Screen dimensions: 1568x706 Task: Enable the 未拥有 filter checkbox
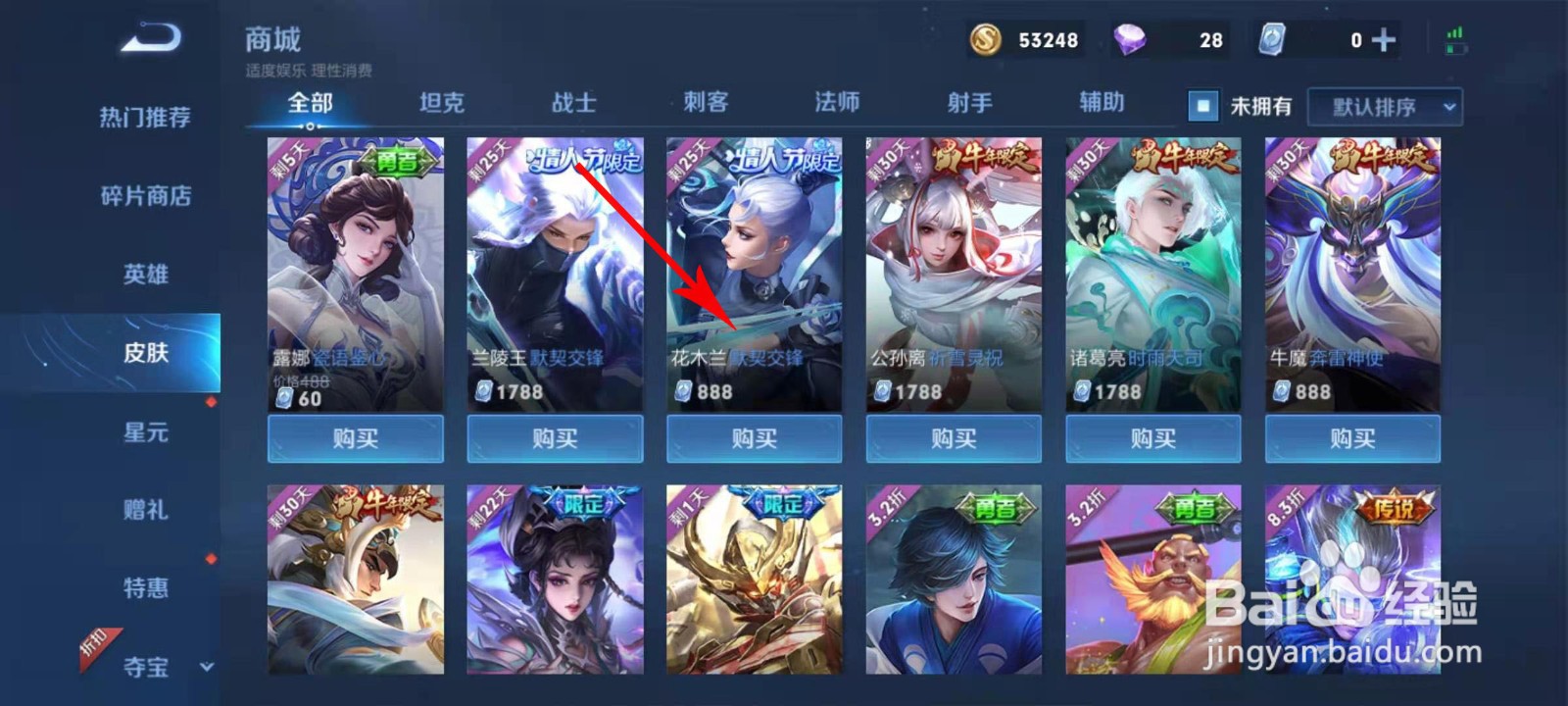(x=1201, y=105)
